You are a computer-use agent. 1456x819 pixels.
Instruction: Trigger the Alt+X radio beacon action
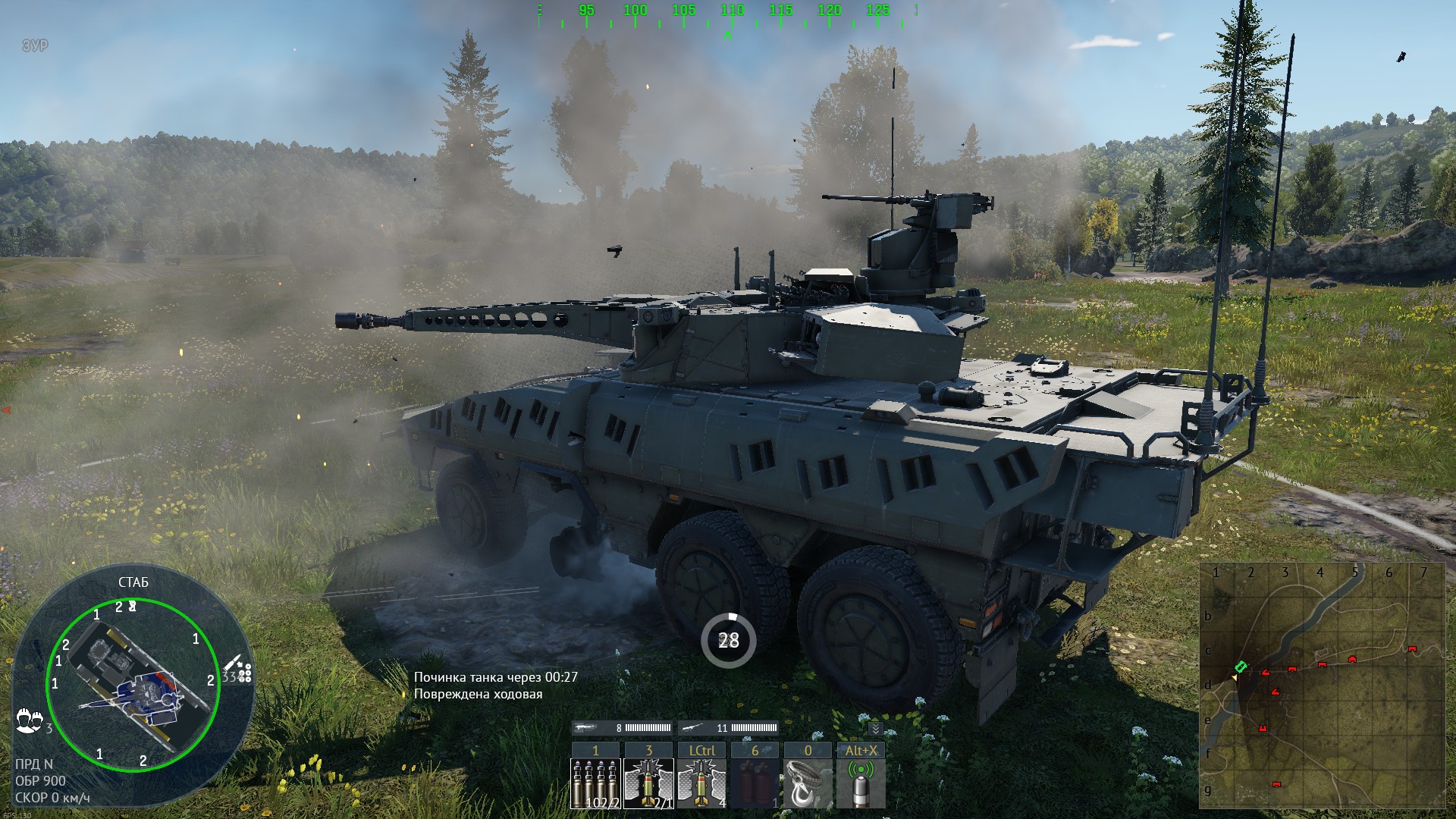861,783
